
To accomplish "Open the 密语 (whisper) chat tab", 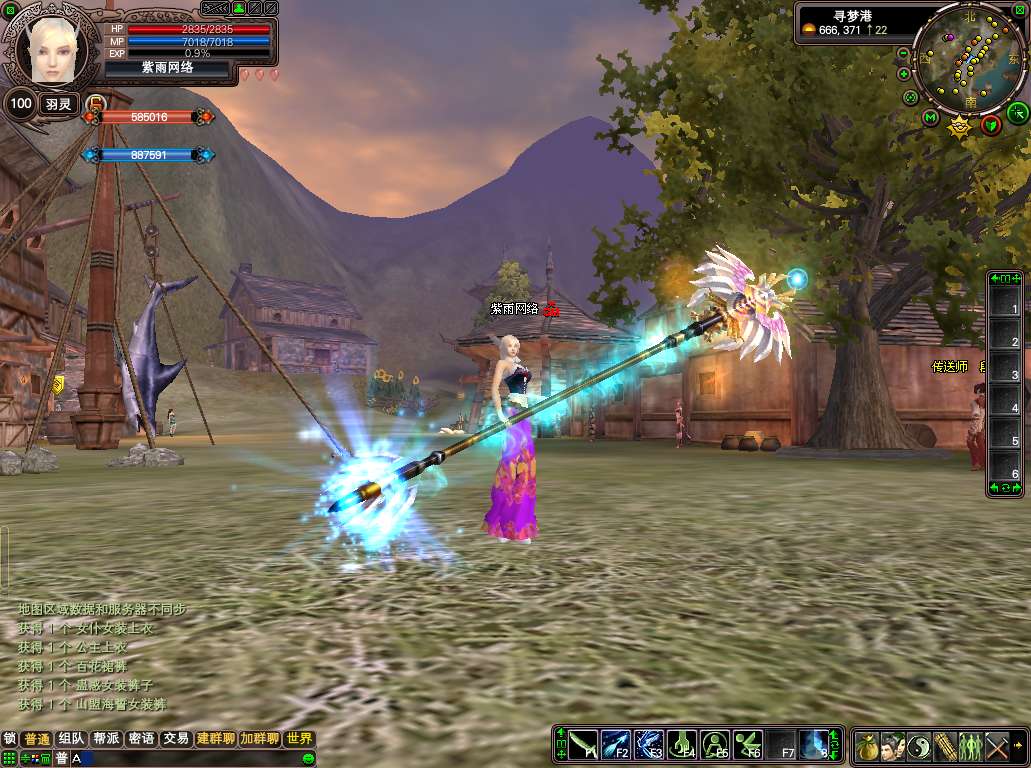I will (141, 739).
